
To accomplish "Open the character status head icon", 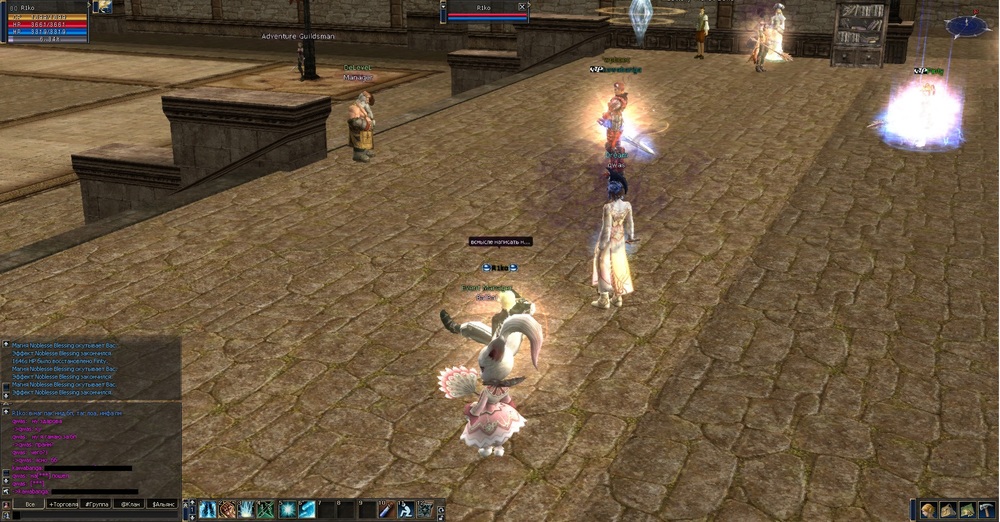I will [928, 510].
